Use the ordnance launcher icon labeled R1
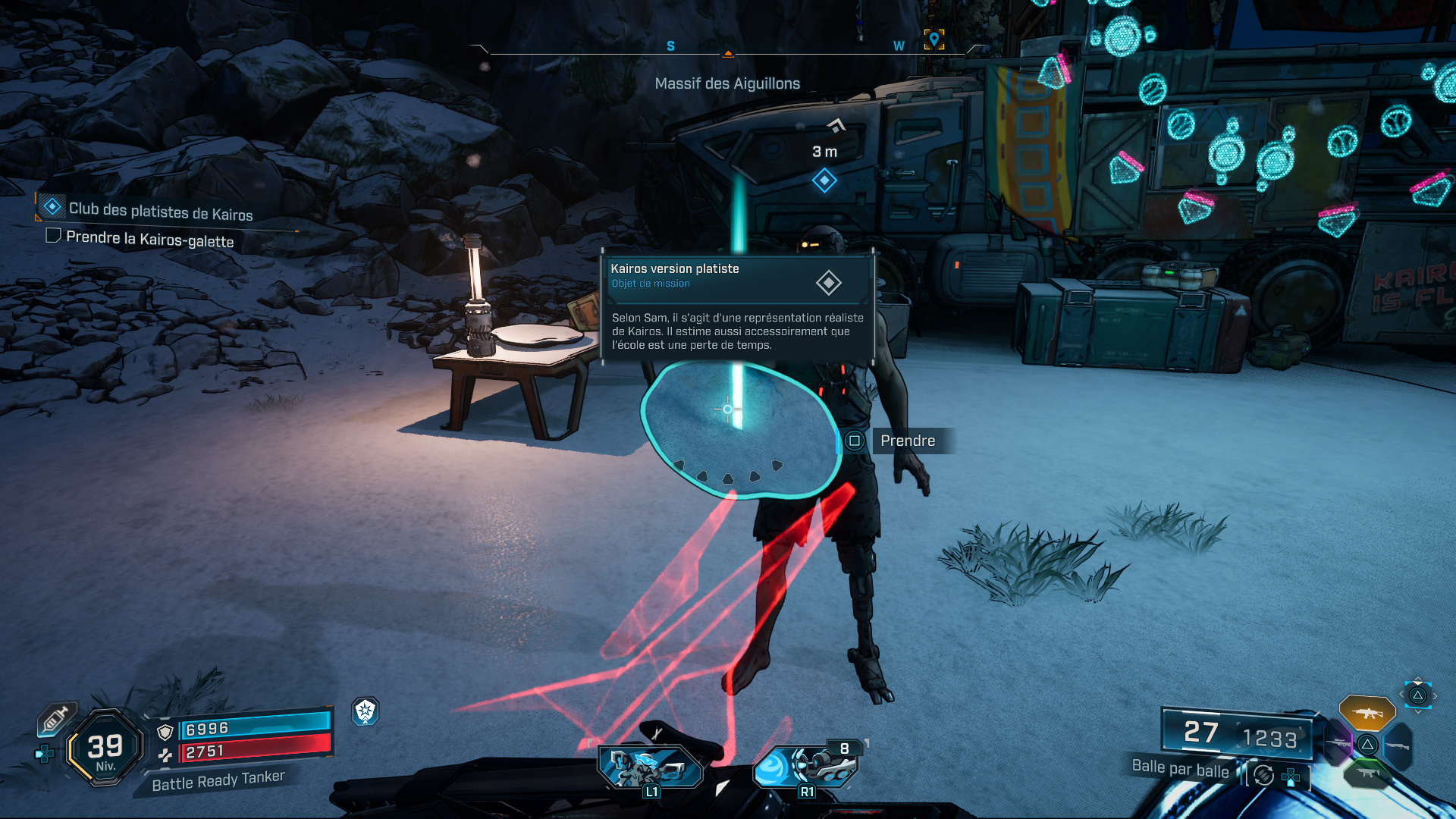1456x819 pixels. coord(805,766)
